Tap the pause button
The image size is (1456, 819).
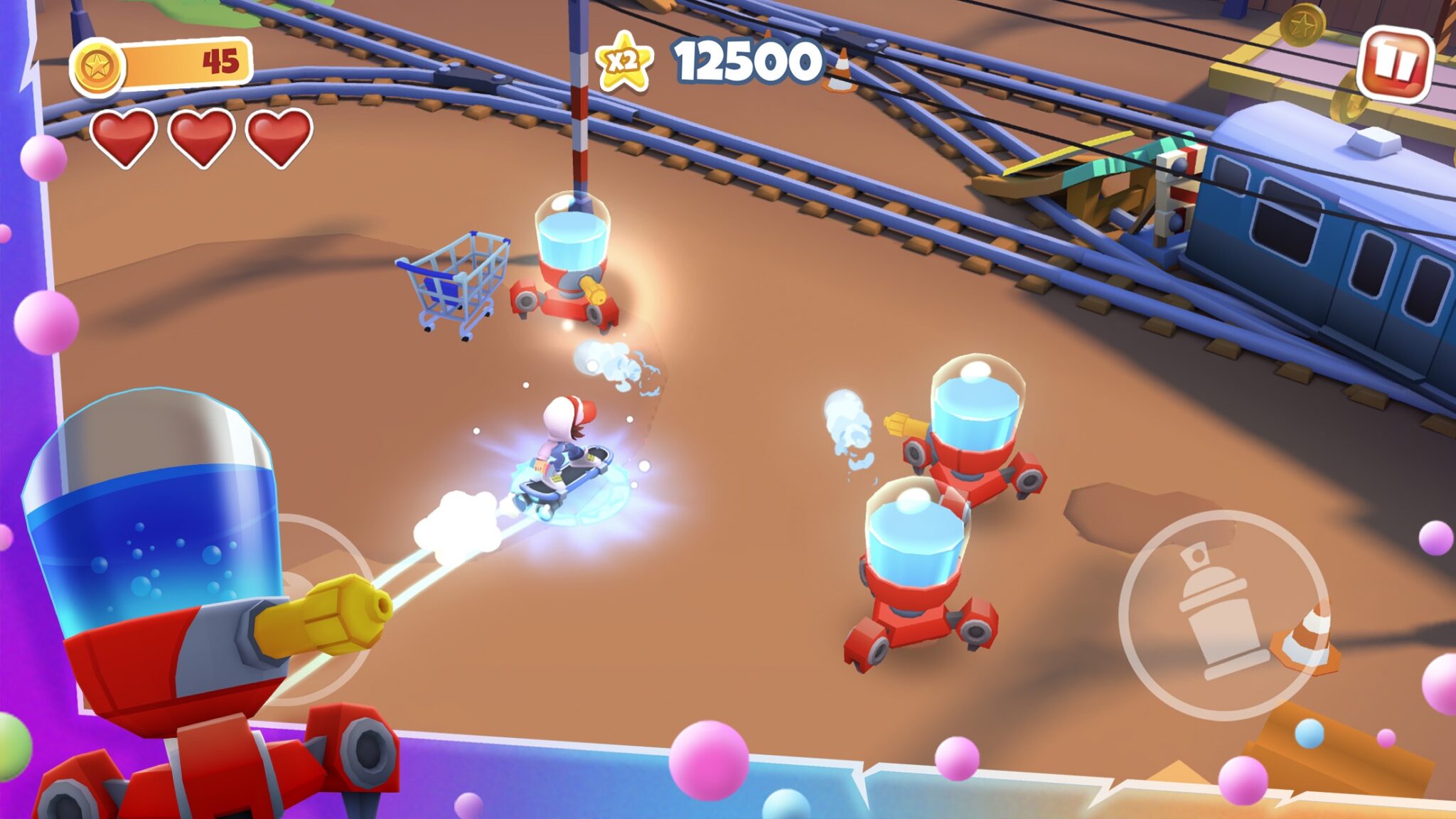click(x=1396, y=62)
